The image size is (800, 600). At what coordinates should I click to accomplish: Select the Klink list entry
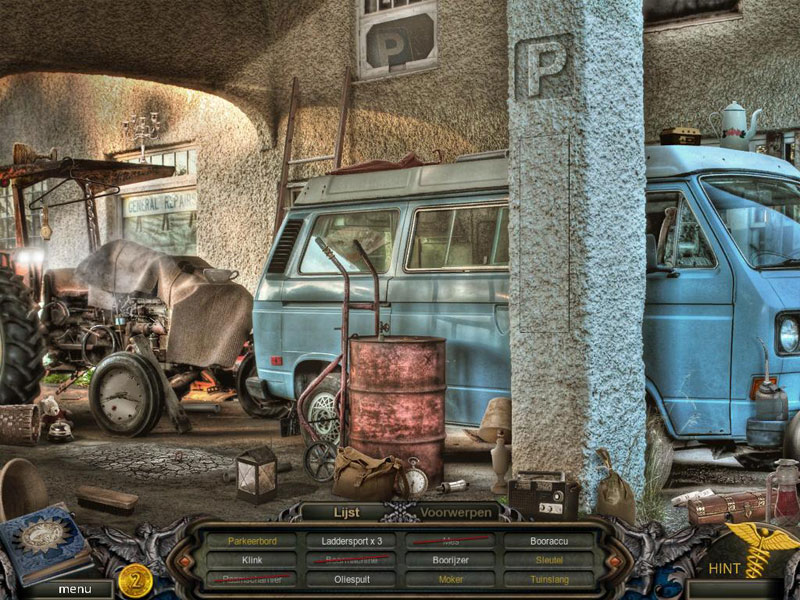252,560
